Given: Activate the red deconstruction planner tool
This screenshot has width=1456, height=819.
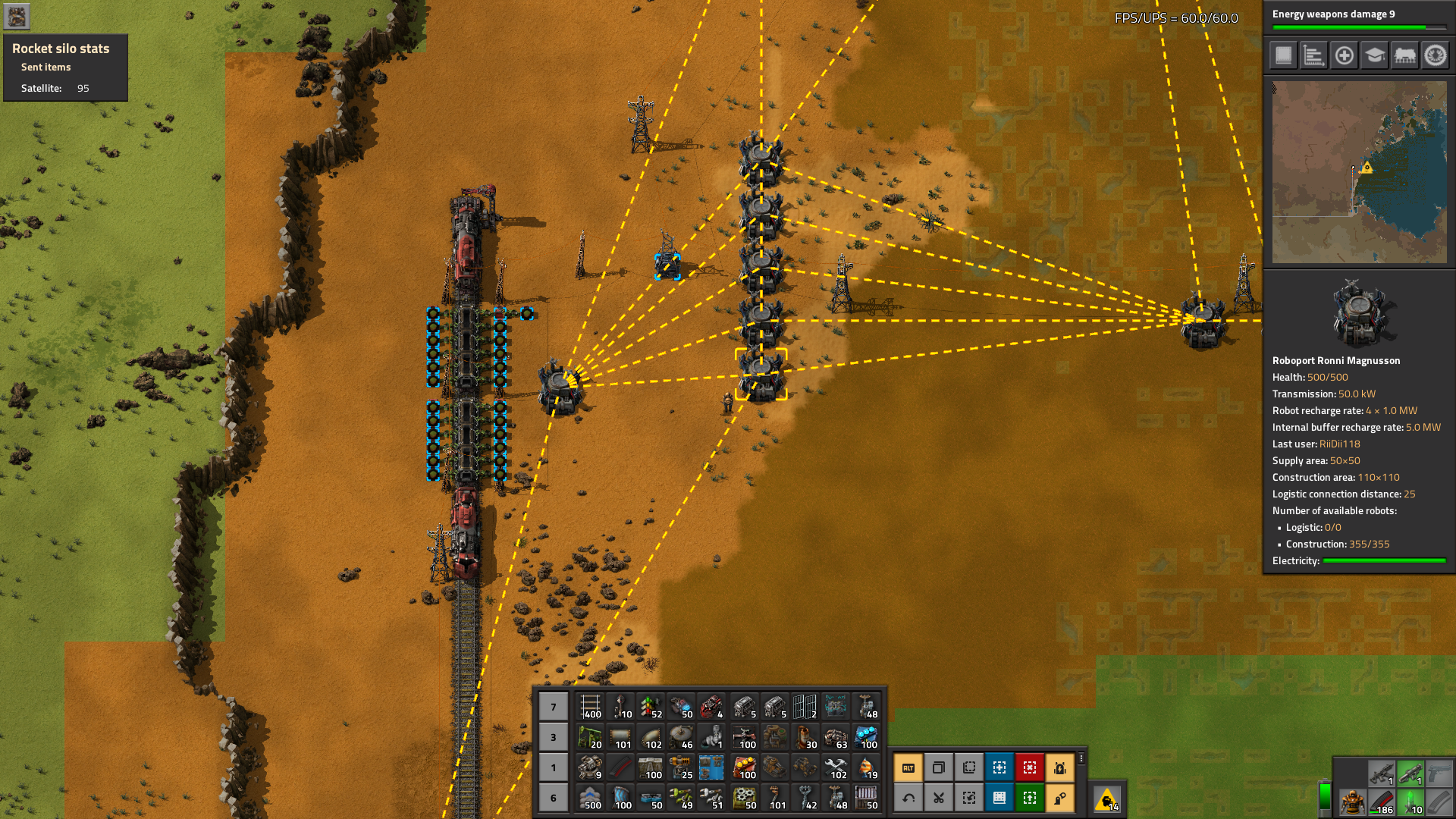Looking at the screenshot, I should click(x=1030, y=767).
